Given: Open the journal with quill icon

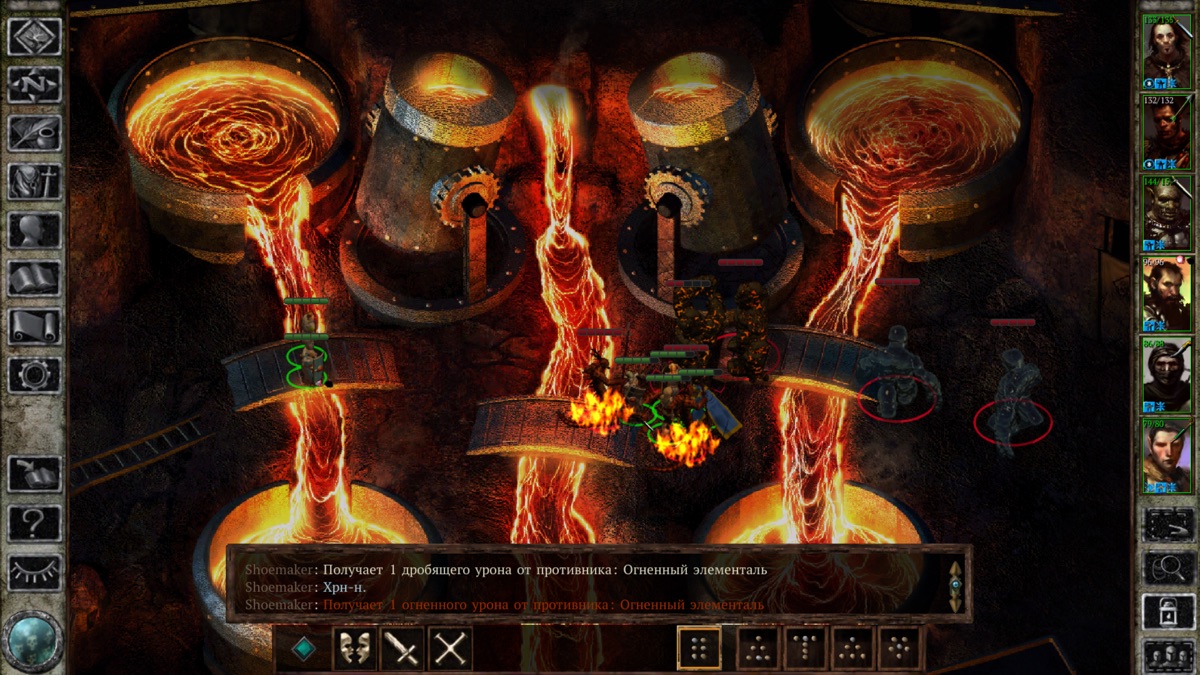Looking at the screenshot, I should click(x=35, y=133).
